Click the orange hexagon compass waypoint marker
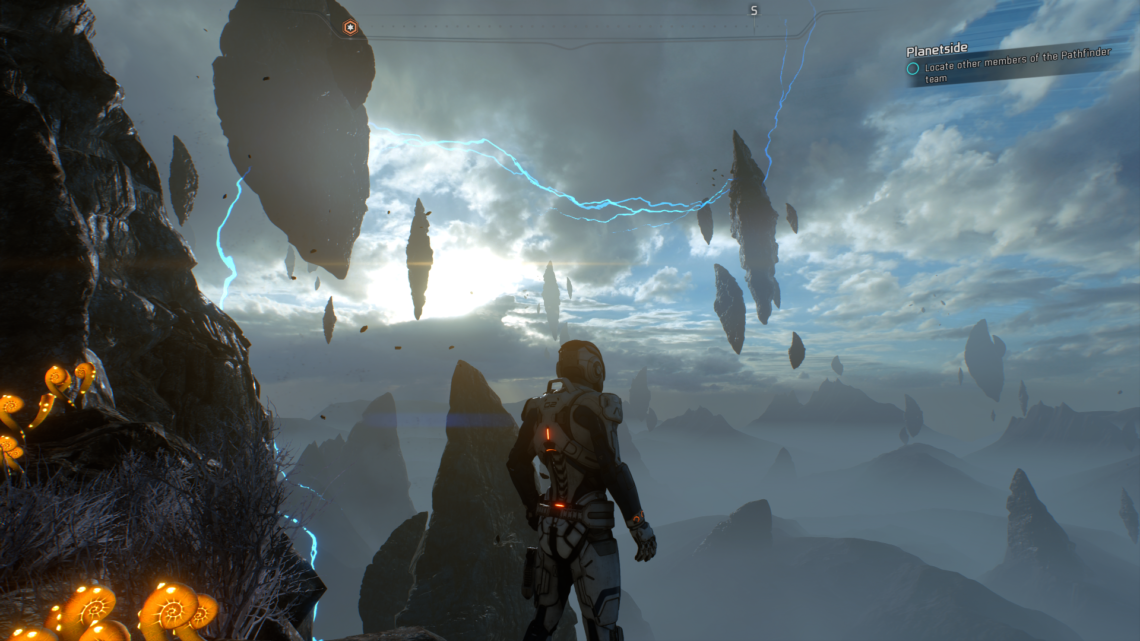The image size is (1140, 641). pos(350,28)
